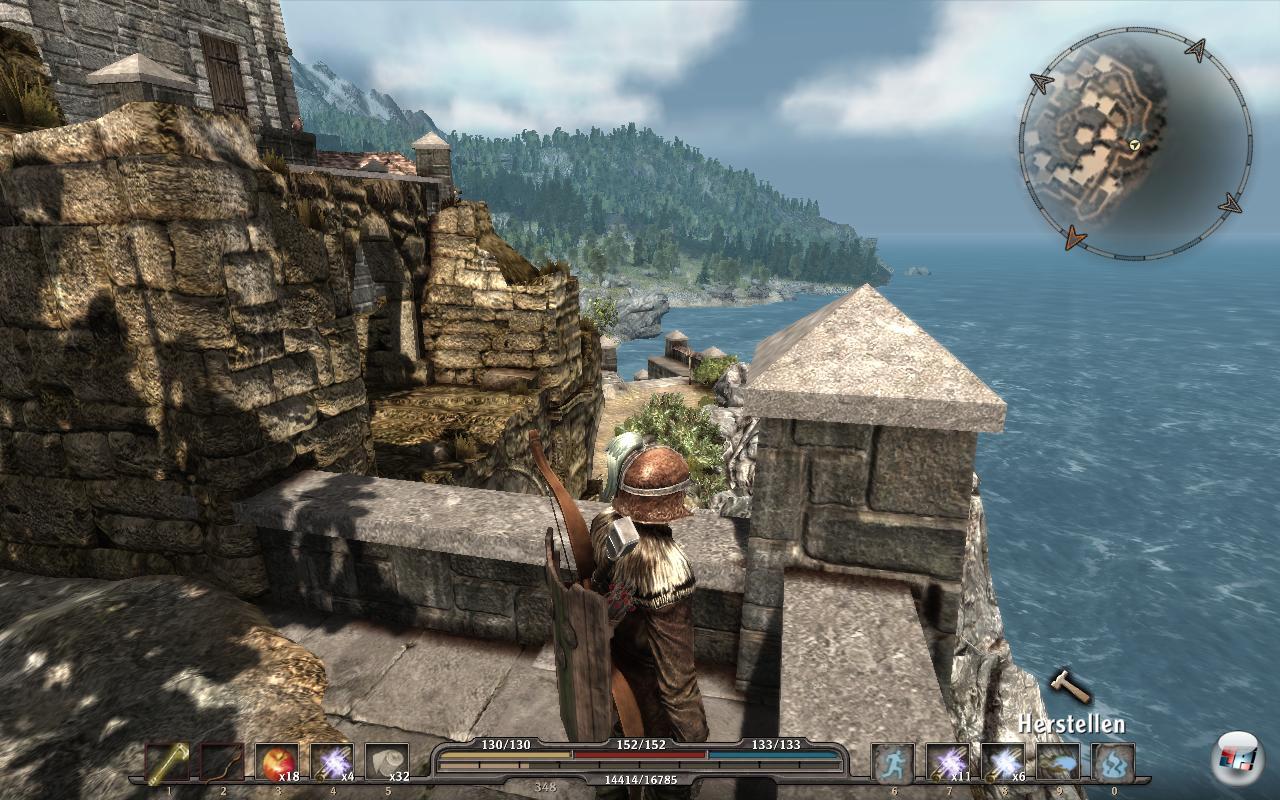Click the Herstellen crafting hammer icon
Viewport: 1280px width, 800px height.
[1069, 687]
